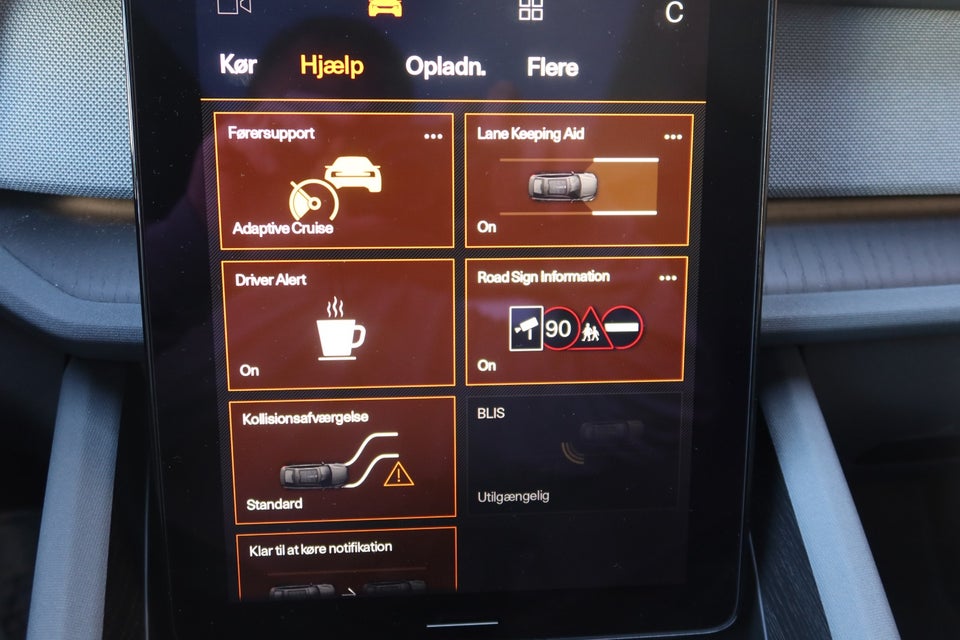This screenshot has width=960, height=640.
Task: Switch to the Kør tab
Action: pyautogui.click(x=238, y=66)
